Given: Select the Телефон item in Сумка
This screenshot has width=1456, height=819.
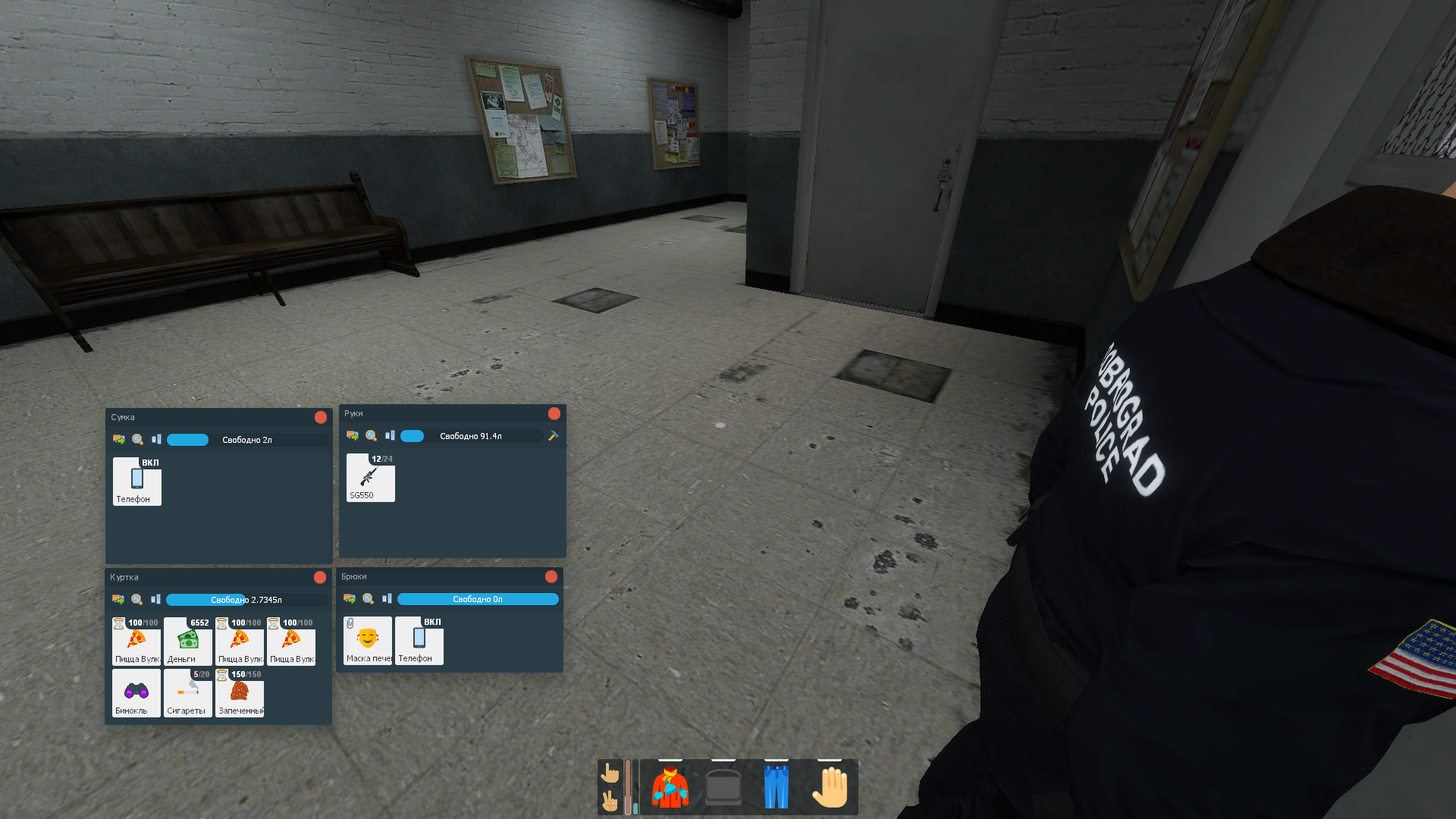Looking at the screenshot, I should [x=136, y=482].
